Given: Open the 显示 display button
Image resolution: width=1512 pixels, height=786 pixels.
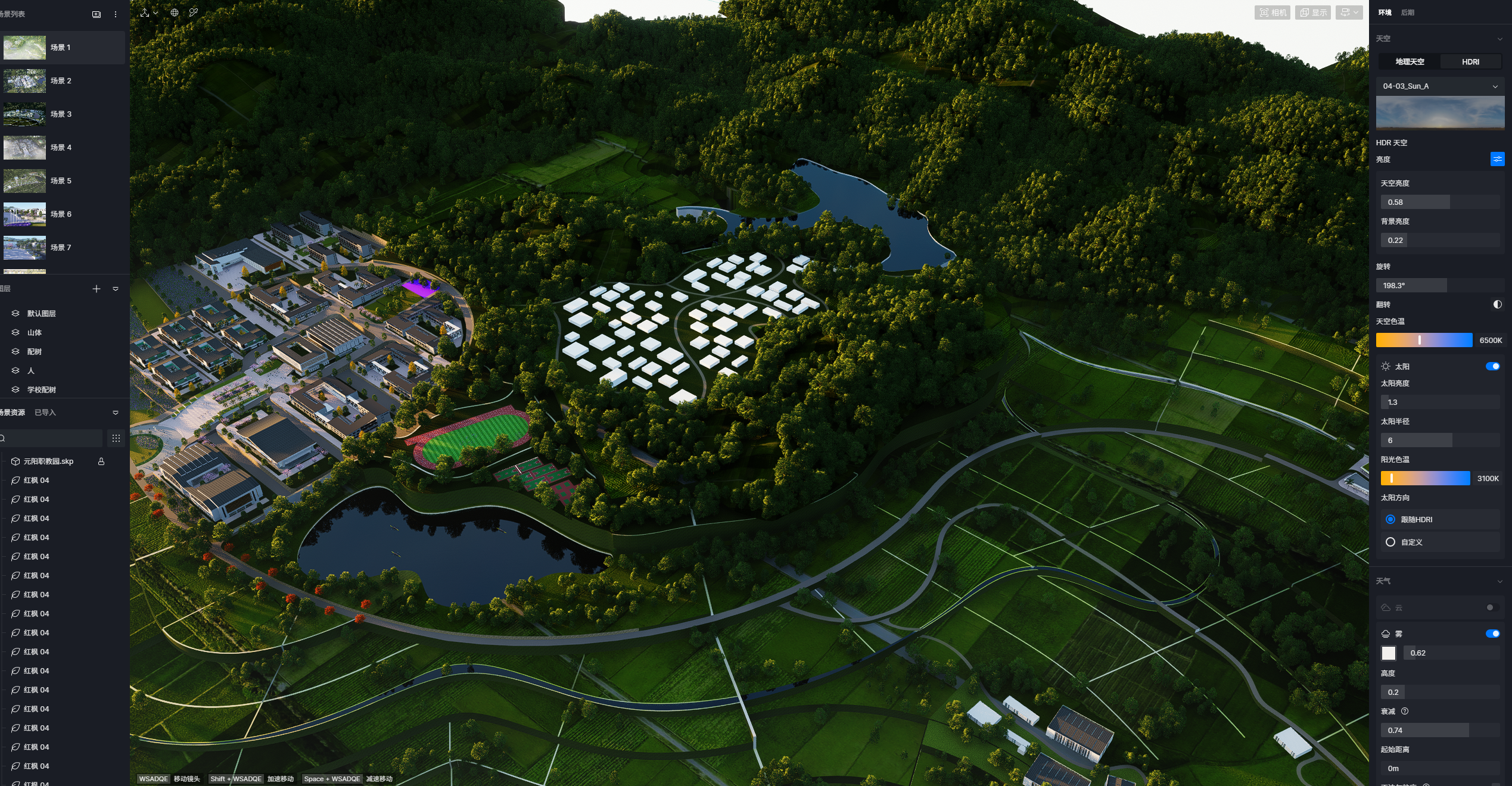Looking at the screenshot, I should click(x=1313, y=13).
